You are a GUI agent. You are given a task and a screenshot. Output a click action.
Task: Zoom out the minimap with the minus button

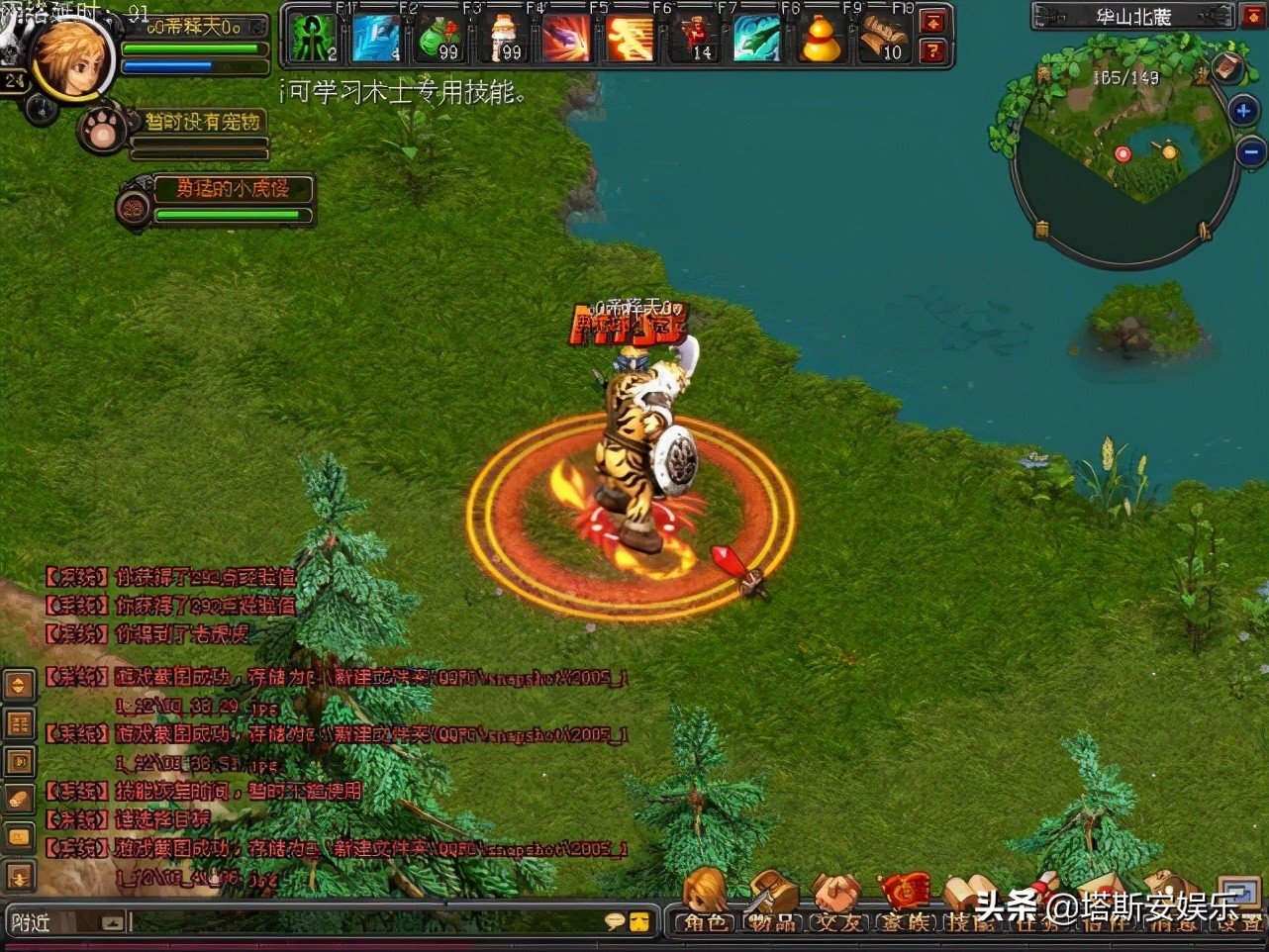tap(1251, 151)
